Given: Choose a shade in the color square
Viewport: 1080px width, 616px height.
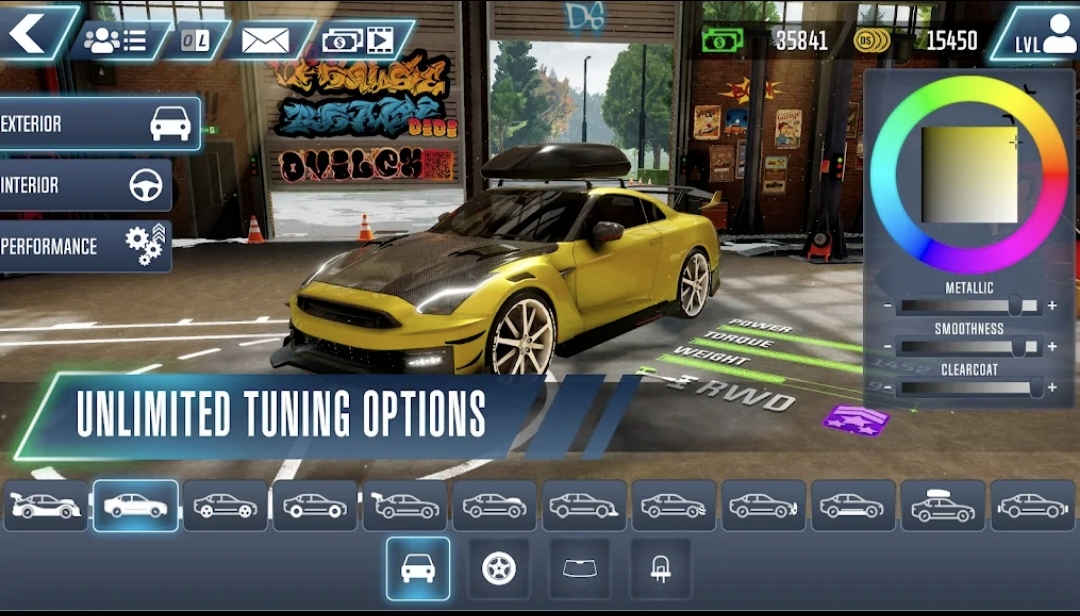Looking at the screenshot, I should 969,174.
